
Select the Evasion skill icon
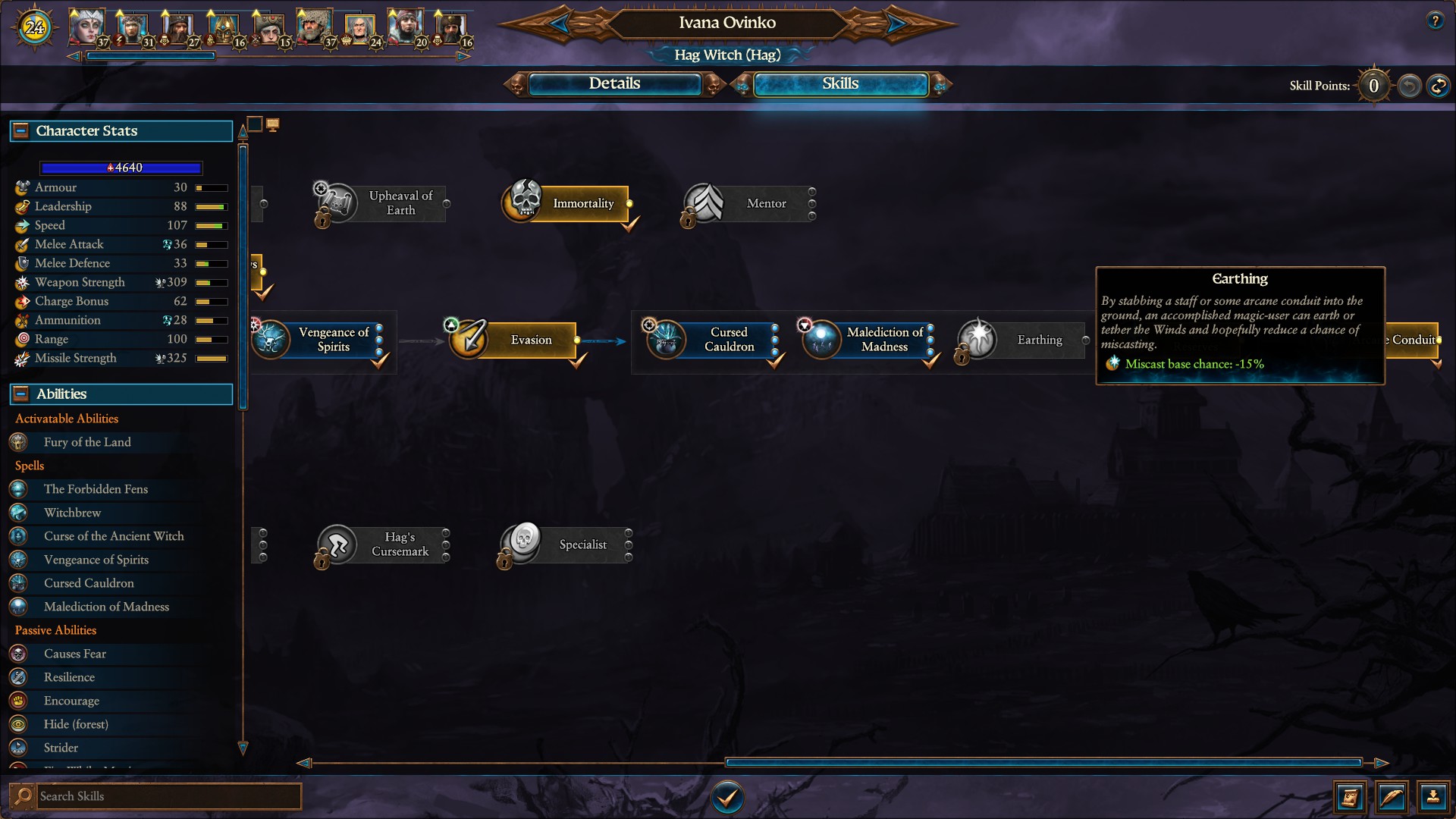tap(470, 340)
